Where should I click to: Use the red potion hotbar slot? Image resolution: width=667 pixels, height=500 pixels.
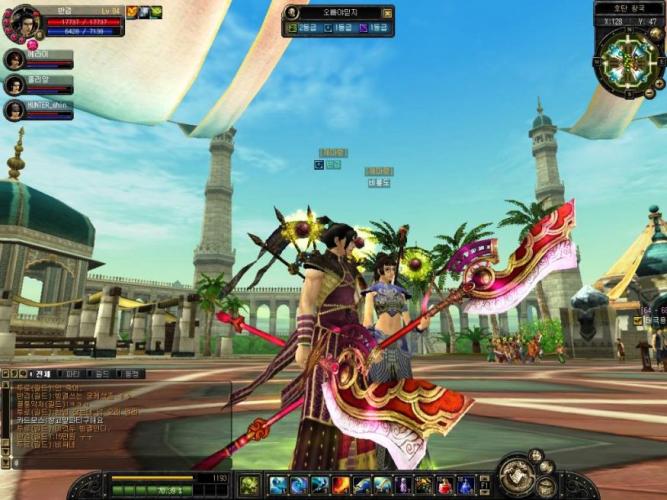(x=445, y=486)
